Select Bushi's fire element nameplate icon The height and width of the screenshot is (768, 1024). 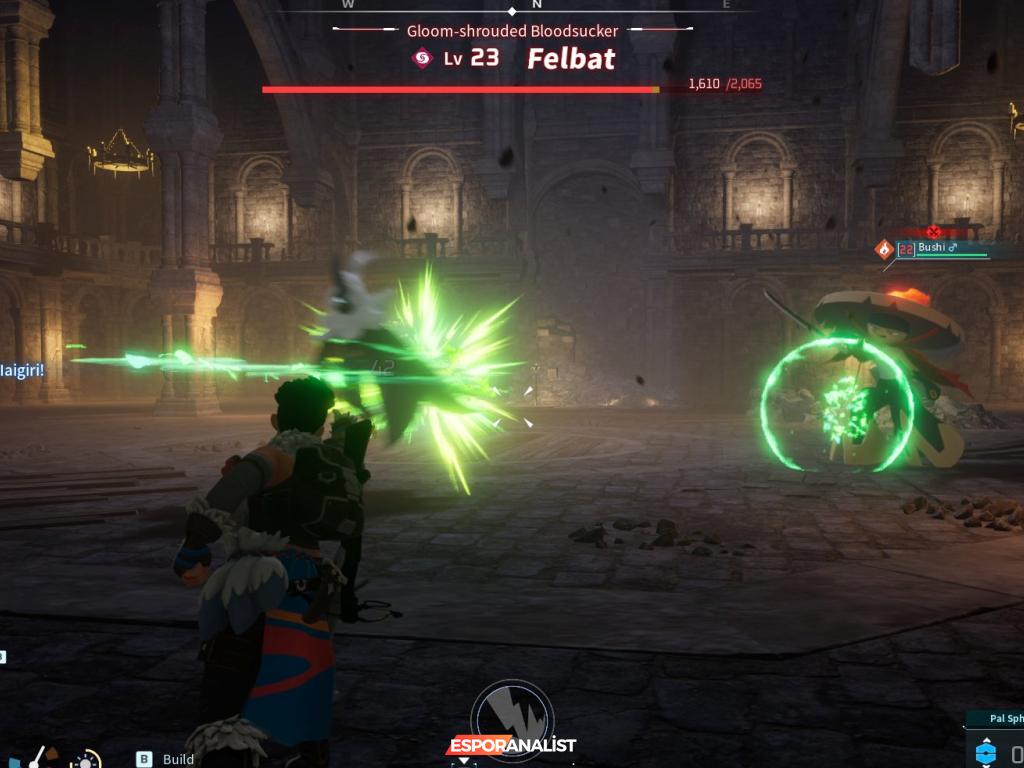coord(884,249)
